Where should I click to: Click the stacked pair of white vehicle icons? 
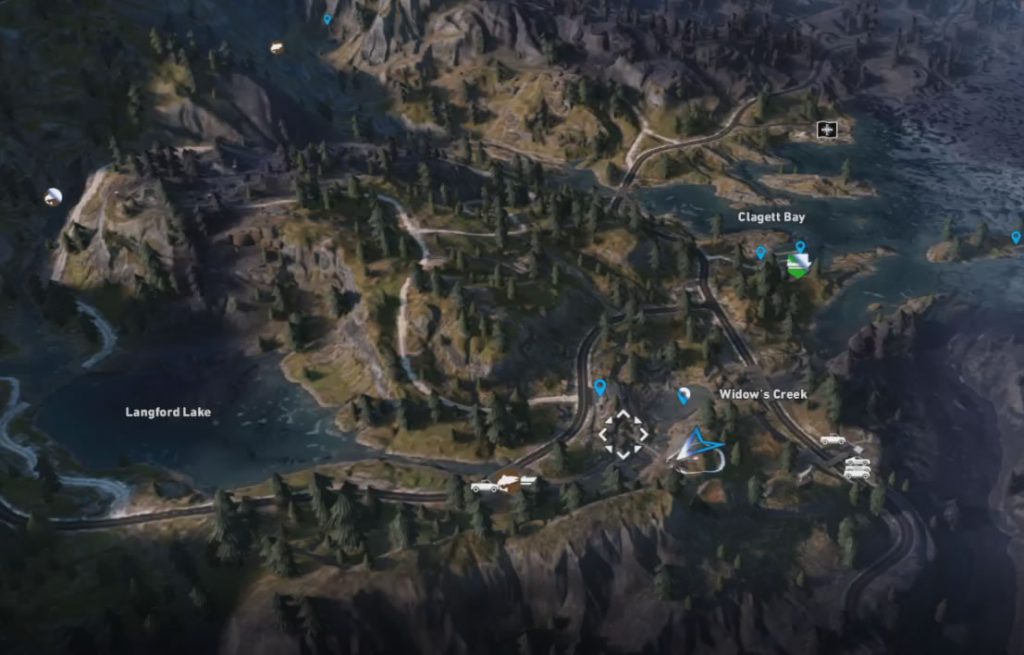coord(856,467)
